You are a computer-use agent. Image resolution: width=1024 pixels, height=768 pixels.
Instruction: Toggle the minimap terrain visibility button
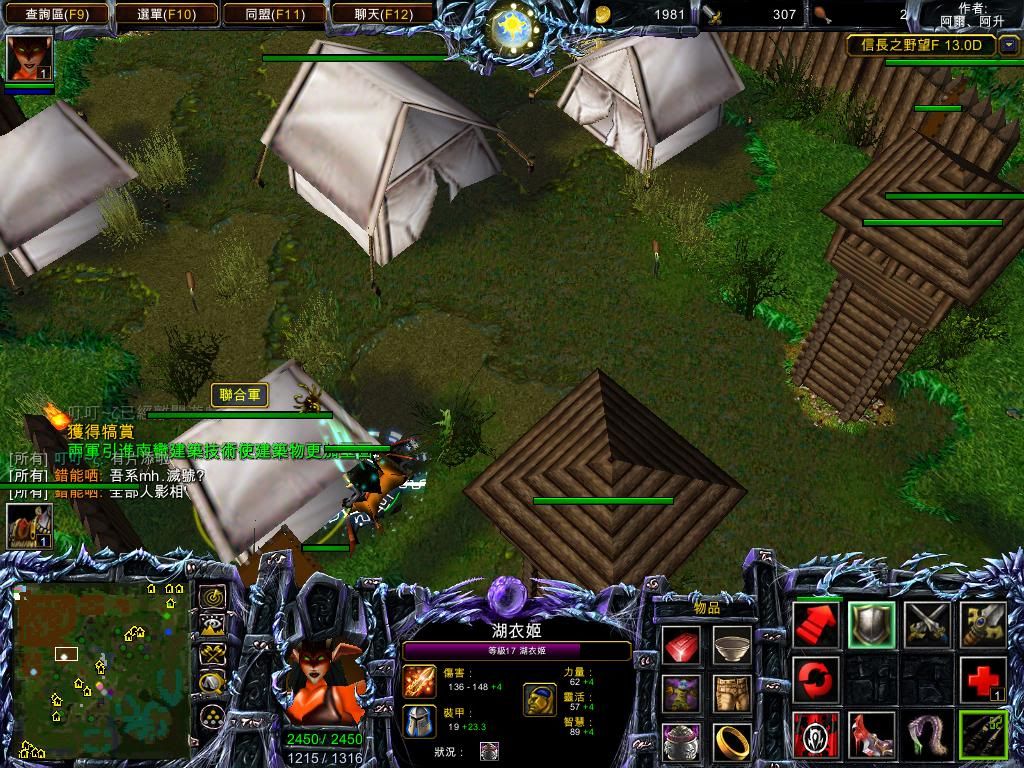point(212,626)
